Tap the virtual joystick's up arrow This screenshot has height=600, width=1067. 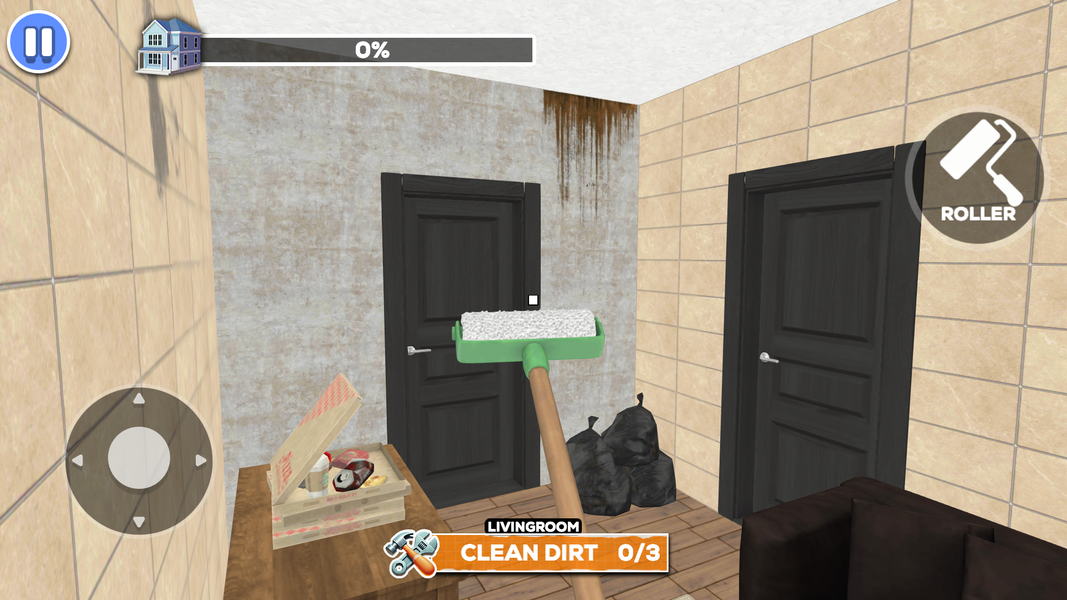click(x=139, y=400)
